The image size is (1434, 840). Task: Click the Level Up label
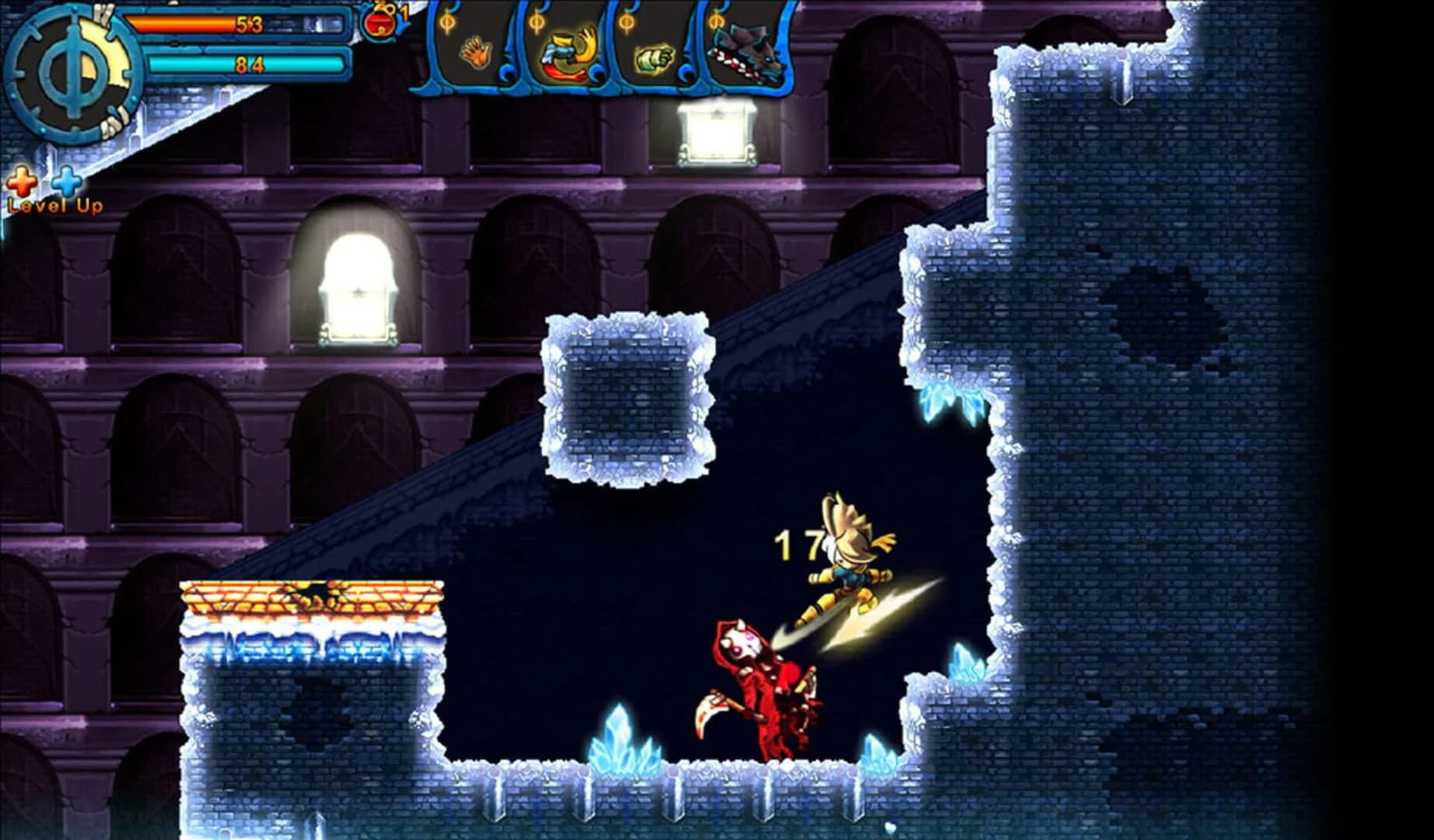(54, 205)
